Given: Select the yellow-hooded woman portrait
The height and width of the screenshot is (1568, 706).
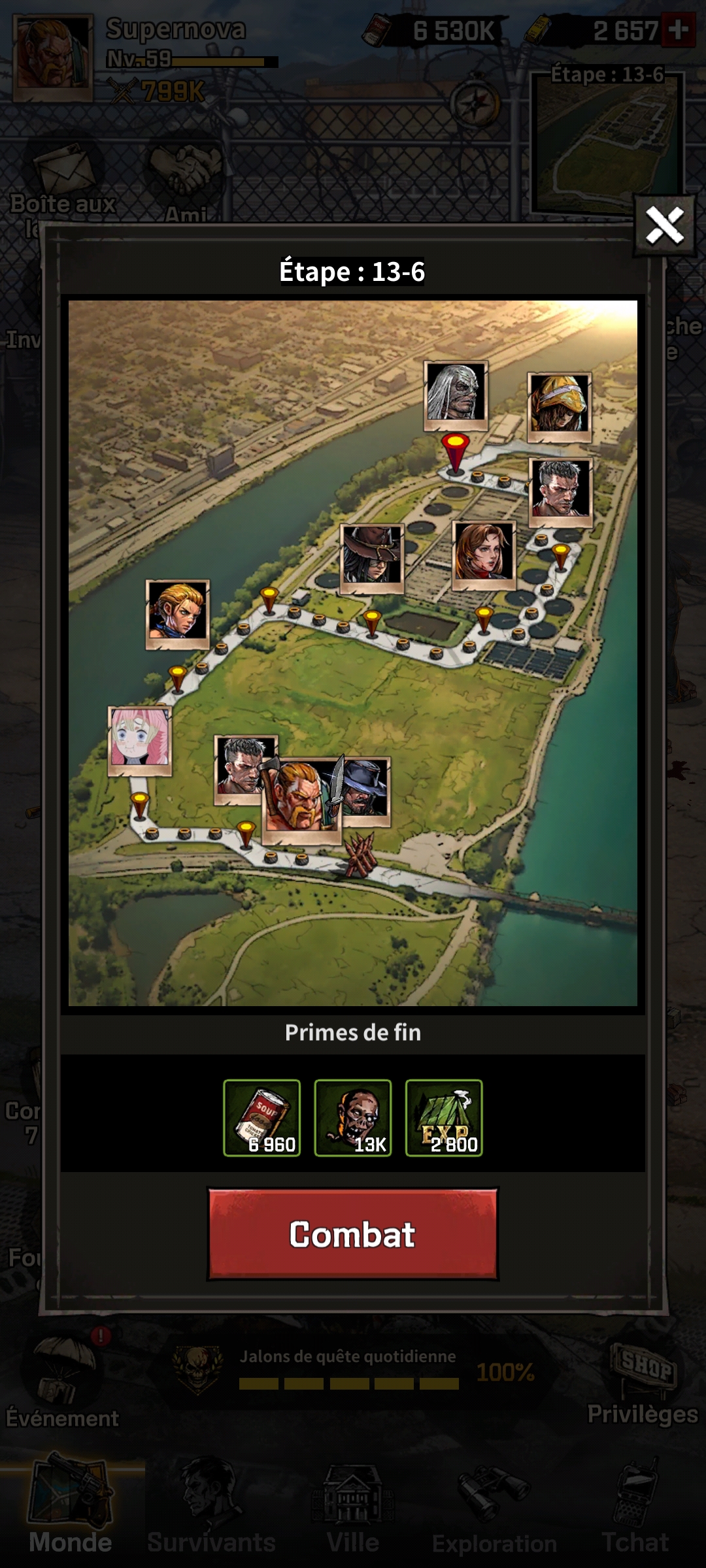Looking at the screenshot, I should [x=559, y=406].
